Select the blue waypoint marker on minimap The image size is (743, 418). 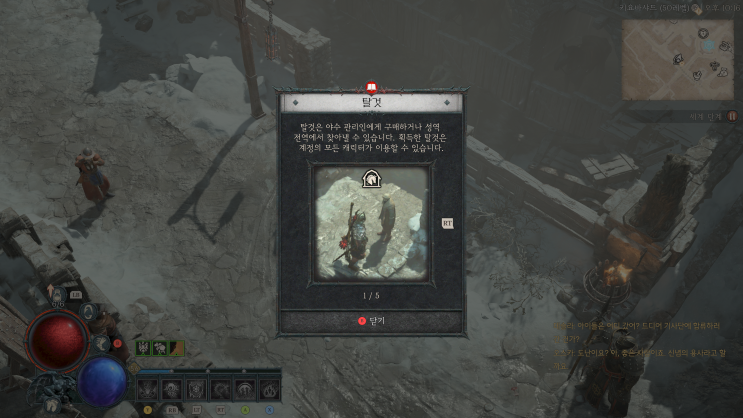[x=708, y=46]
